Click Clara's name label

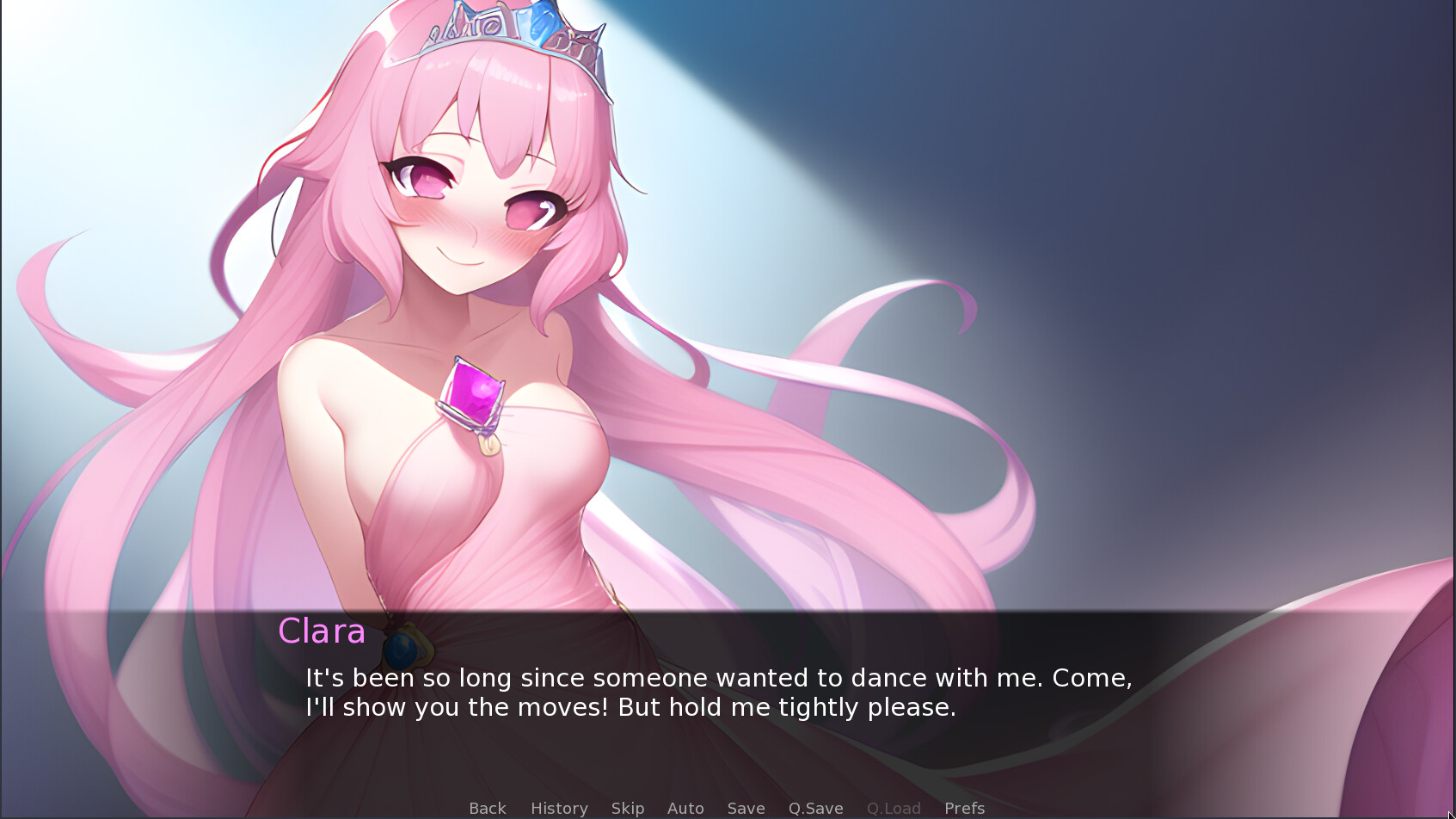(321, 632)
